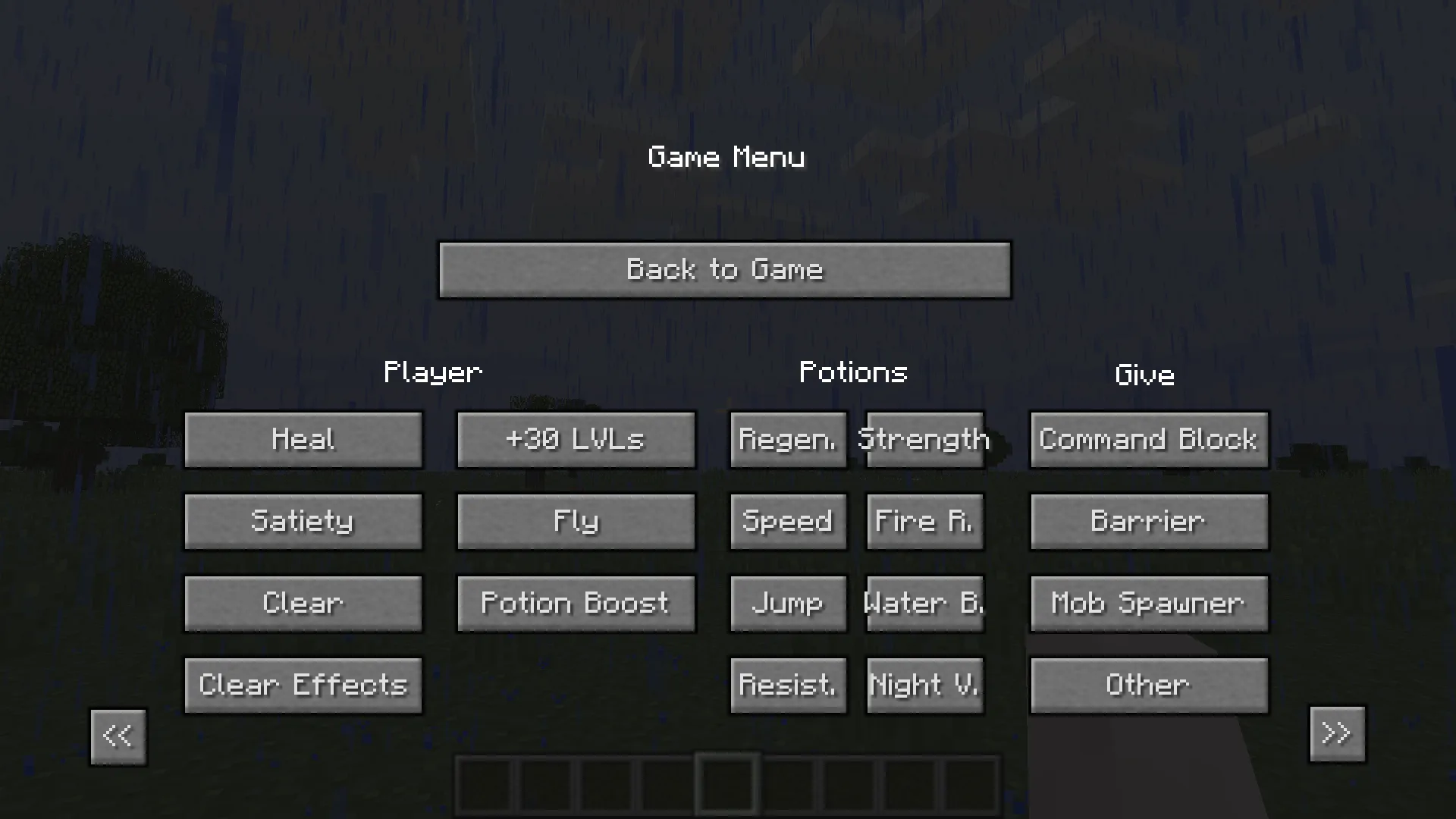Apply the Regen. potion effect
Screen dimensions: 1456x819
pyautogui.click(x=788, y=440)
